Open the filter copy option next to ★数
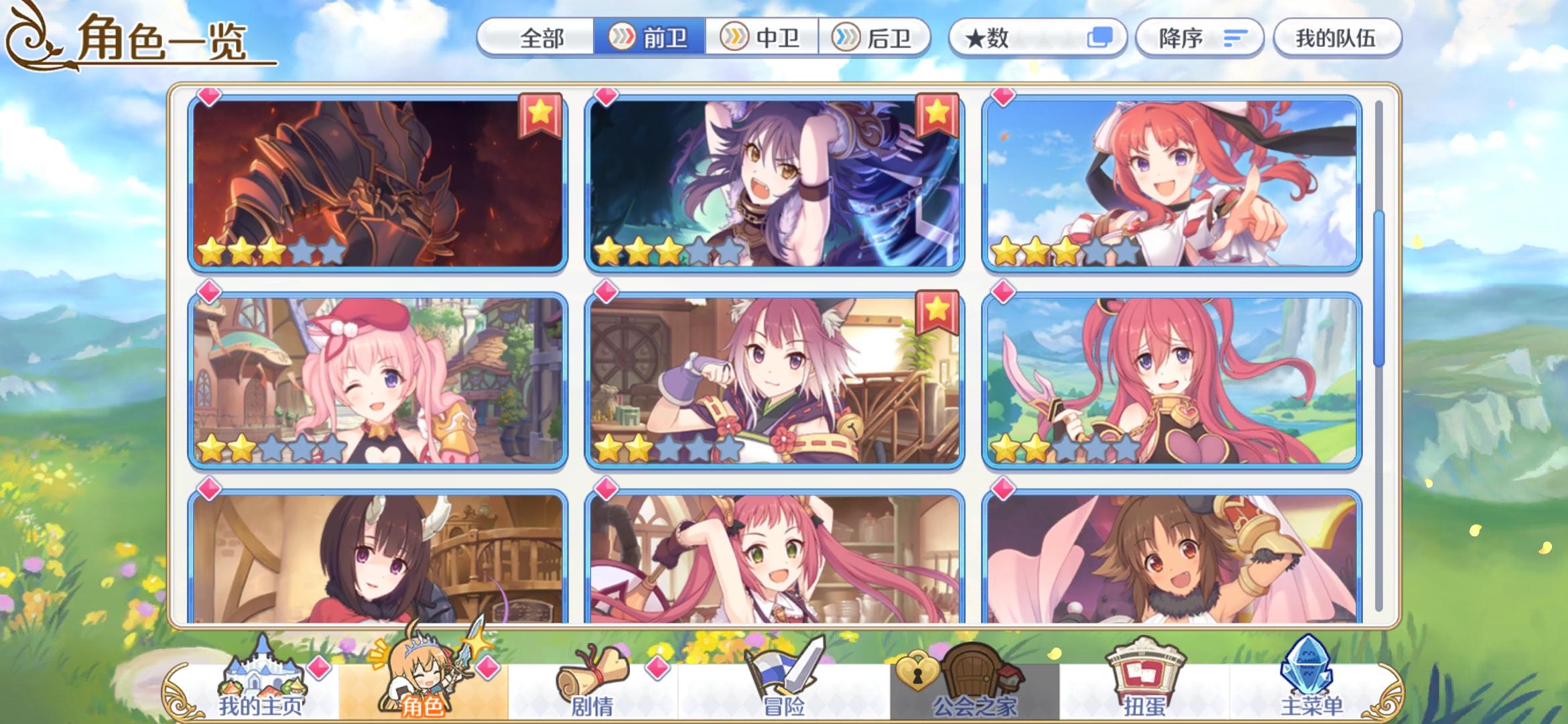 [1099, 38]
